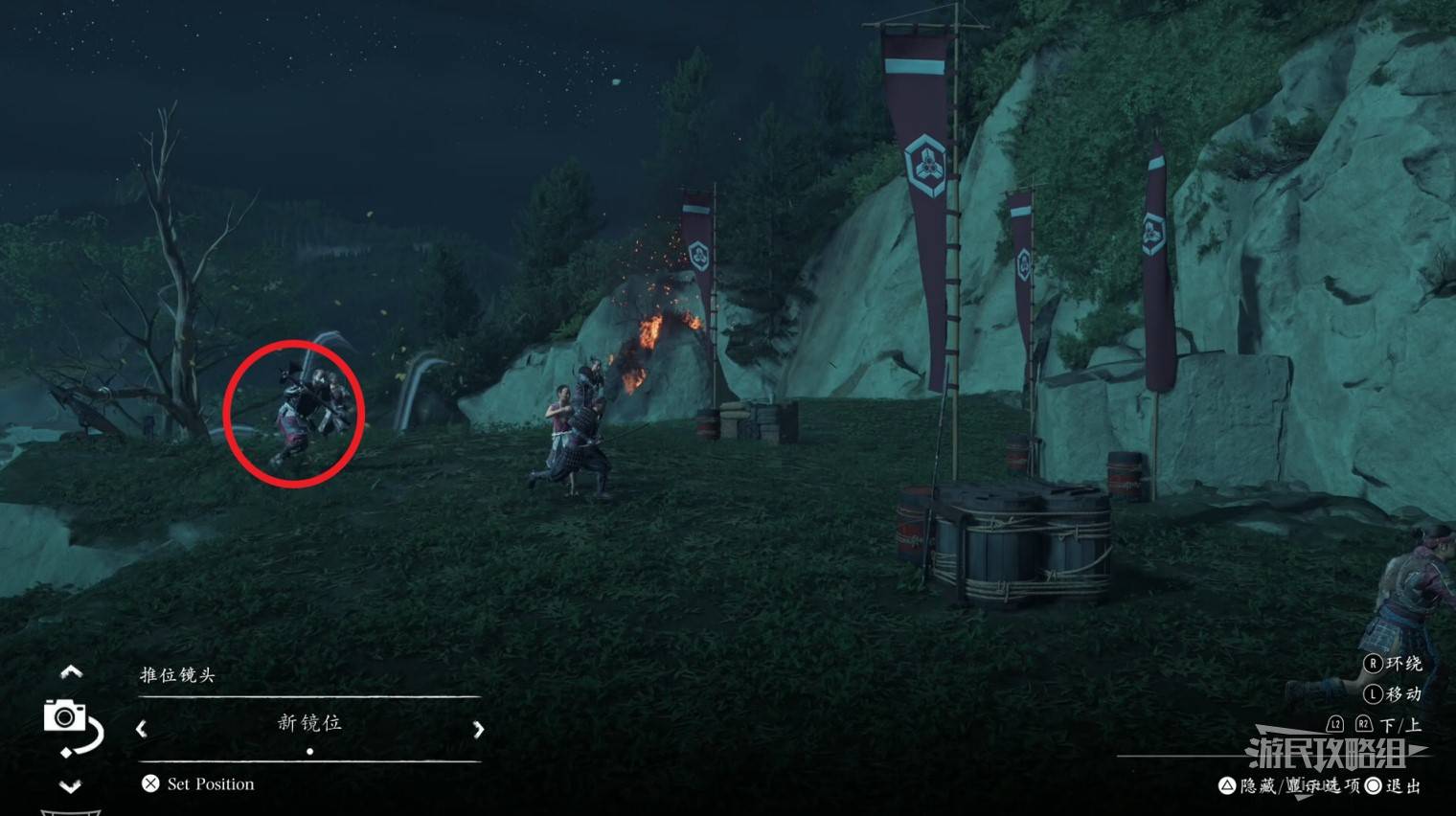1456x816 pixels.
Task: Choose the 新镜位 option value
Action: pyautogui.click(x=309, y=723)
